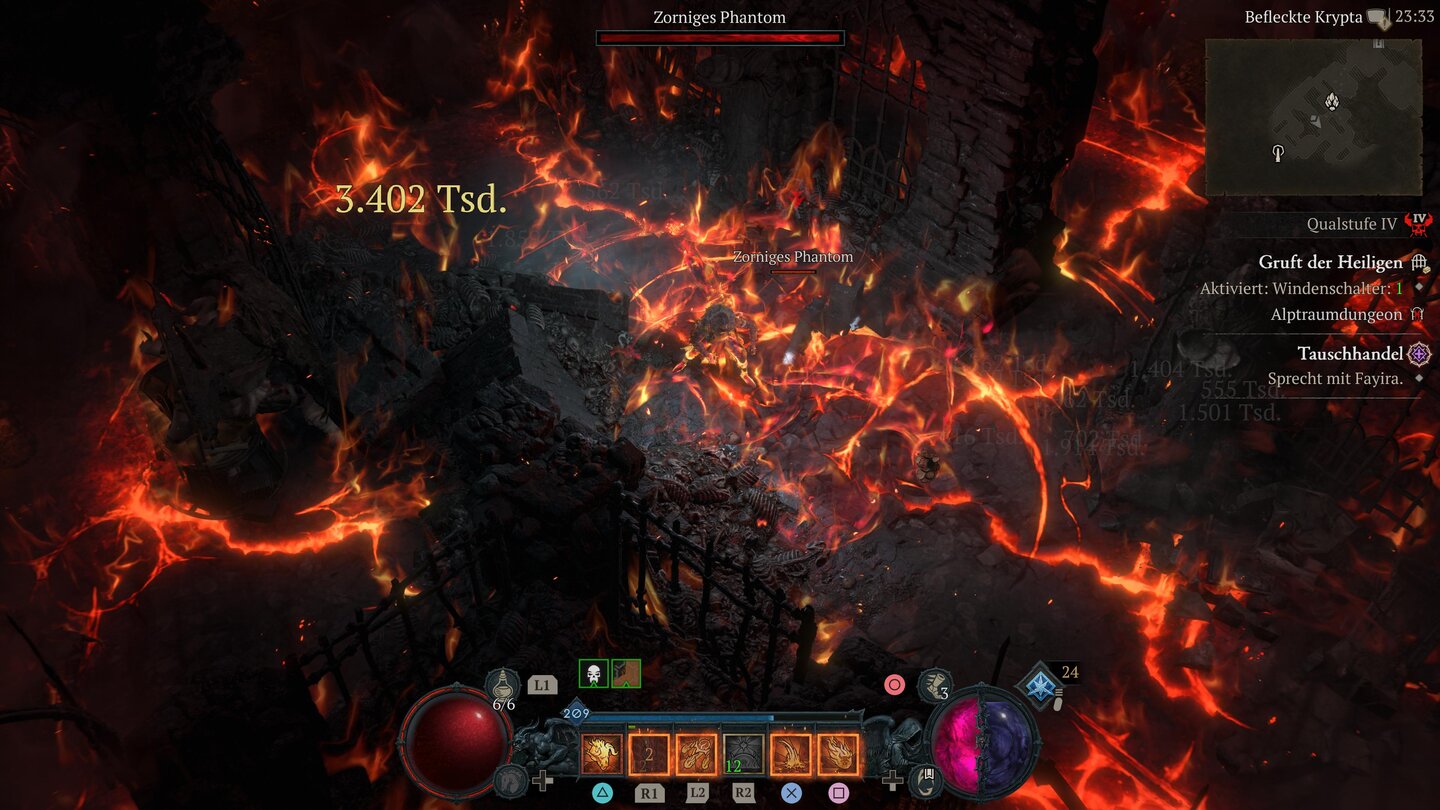This screenshot has height=810, width=1440.
Task: Click the level 209 badge
Action: click(x=576, y=713)
